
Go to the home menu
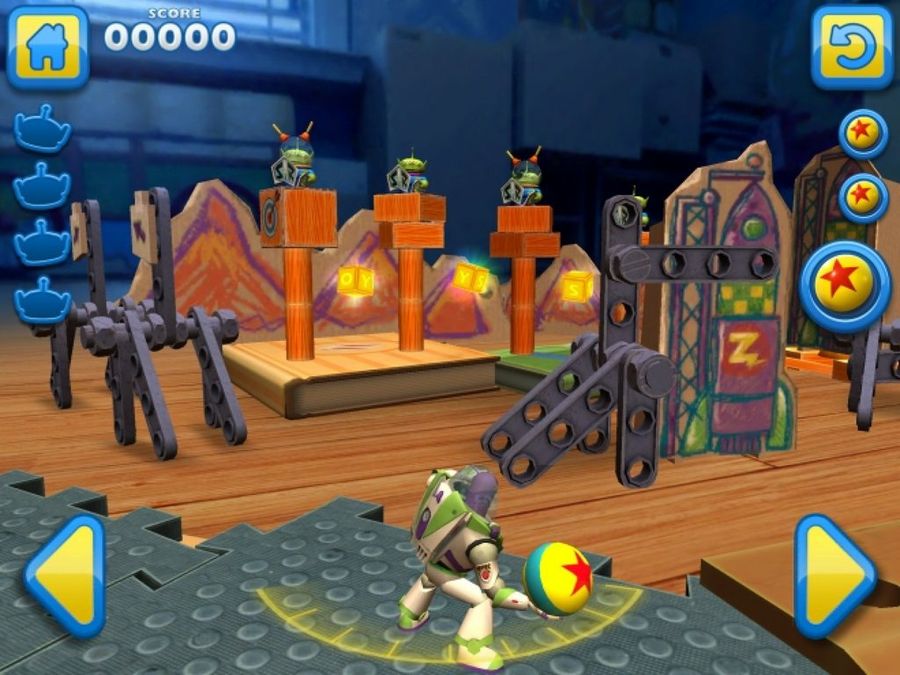tap(47, 47)
